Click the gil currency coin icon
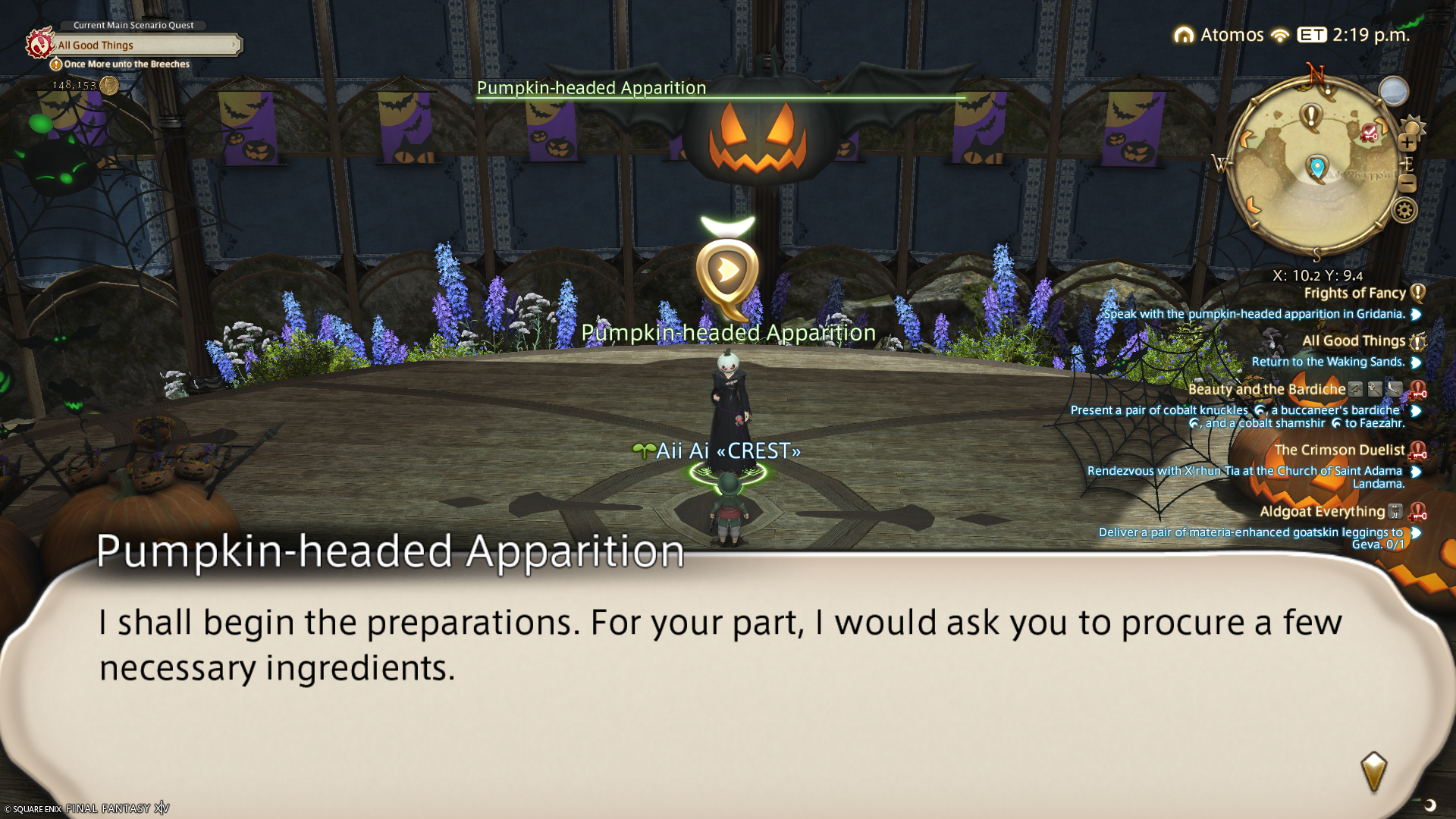 110,85
